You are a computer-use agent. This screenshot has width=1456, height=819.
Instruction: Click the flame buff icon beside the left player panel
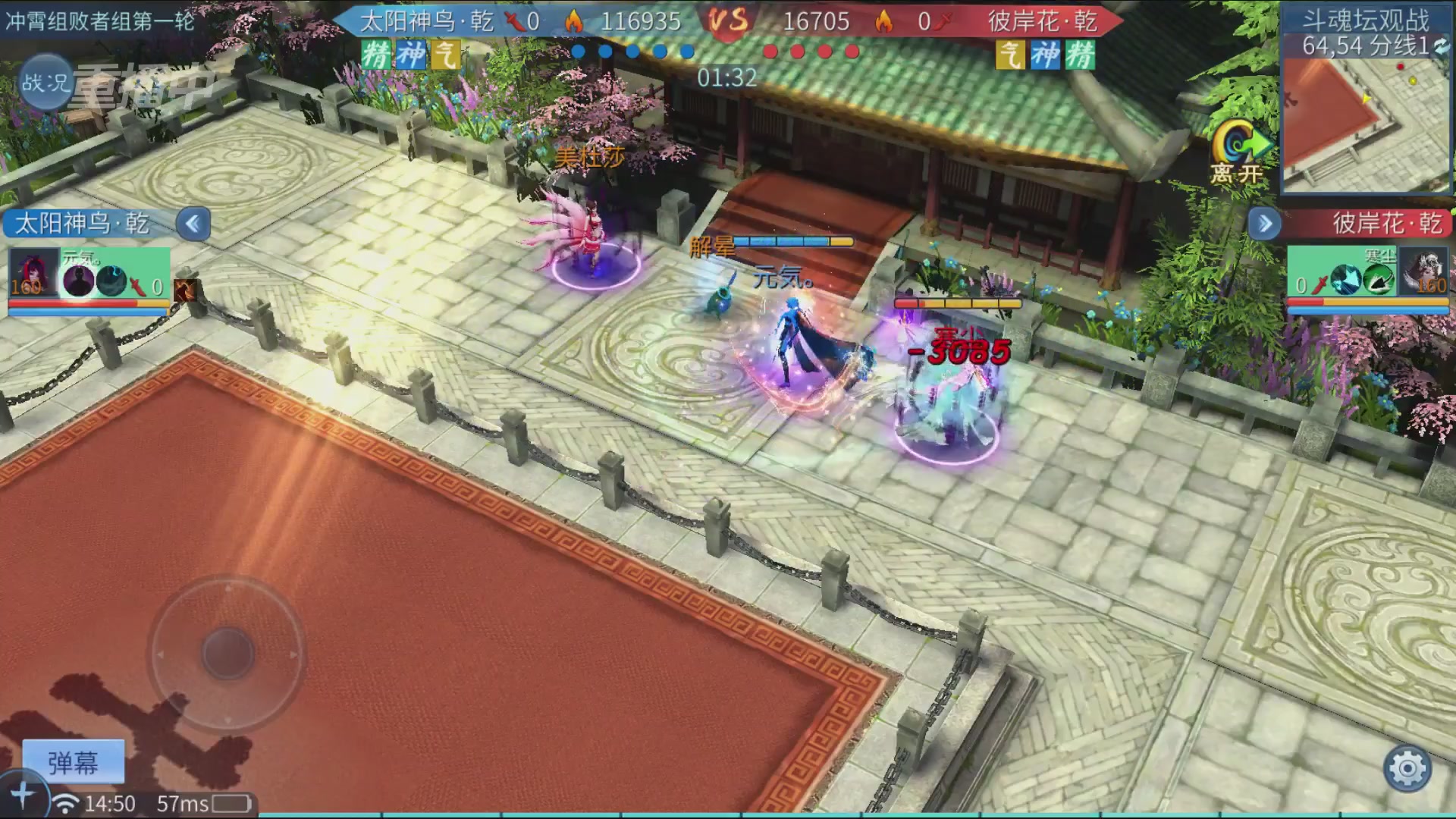[184, 290]
